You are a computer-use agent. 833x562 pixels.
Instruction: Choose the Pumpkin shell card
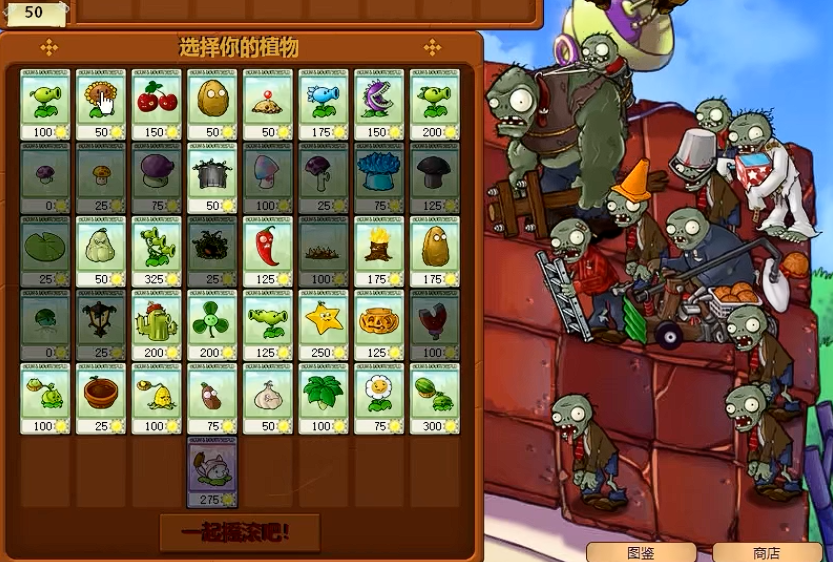click(379, 325)
